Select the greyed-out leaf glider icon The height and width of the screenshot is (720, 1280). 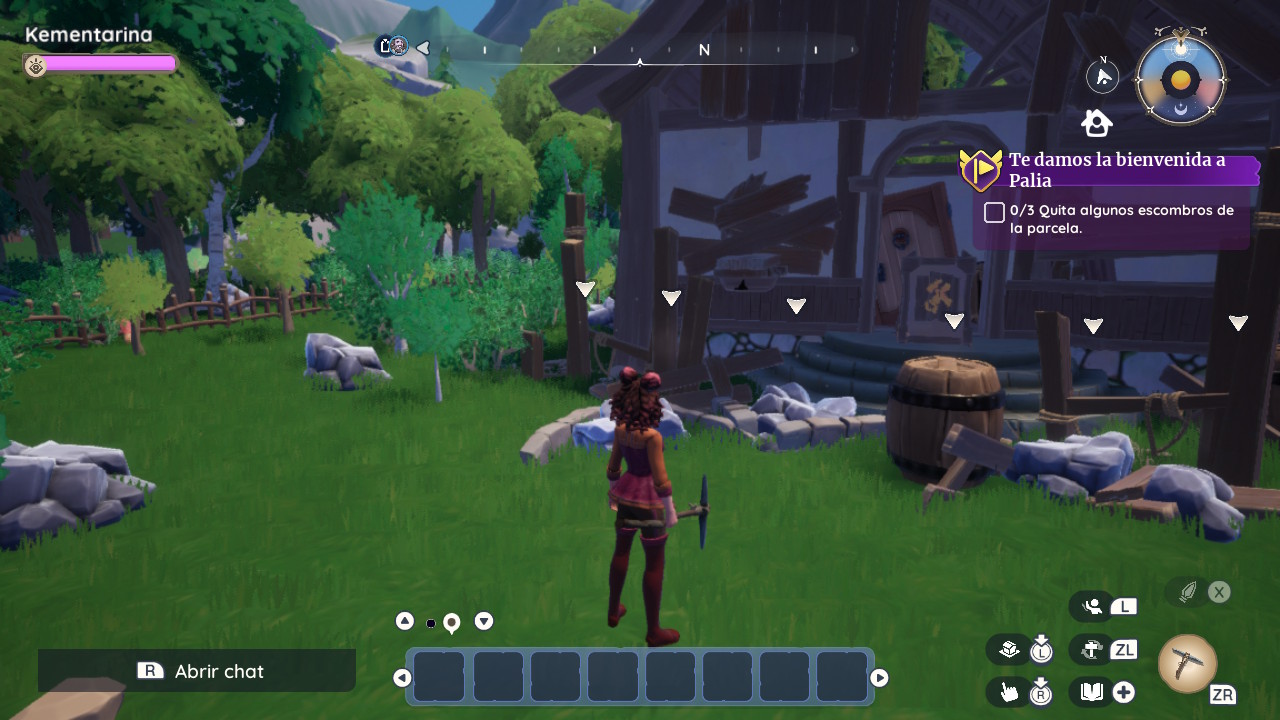point(1187,592)
